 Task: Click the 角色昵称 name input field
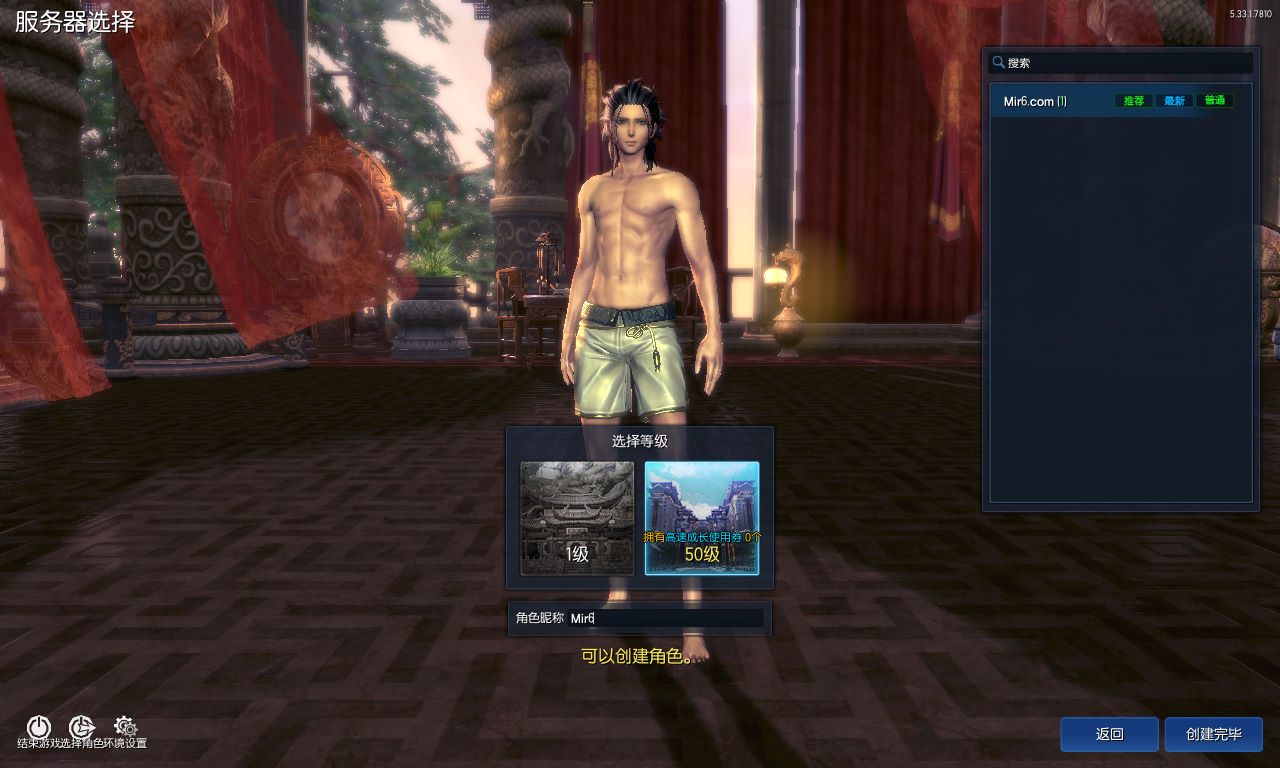coord(665,619)
